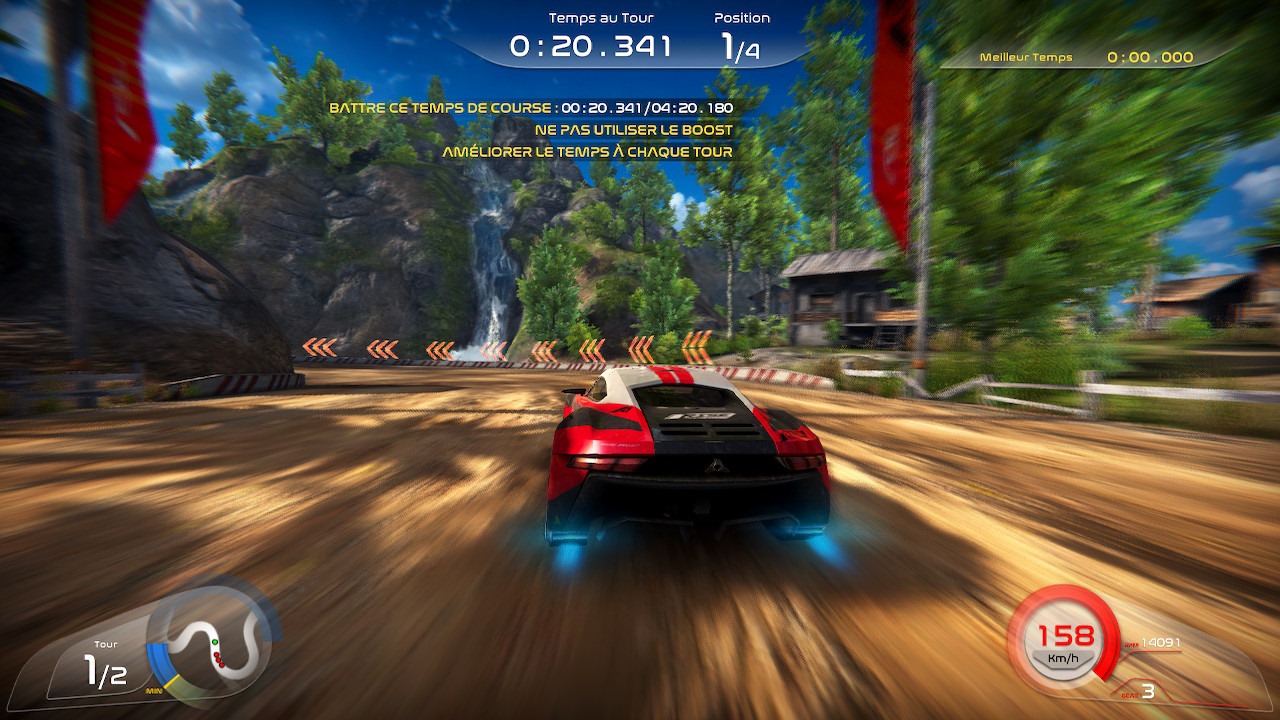The height and width of the screenshot is (720, 1280).
Task: Click the circular track minimap
Action: [x=214, y=643]
